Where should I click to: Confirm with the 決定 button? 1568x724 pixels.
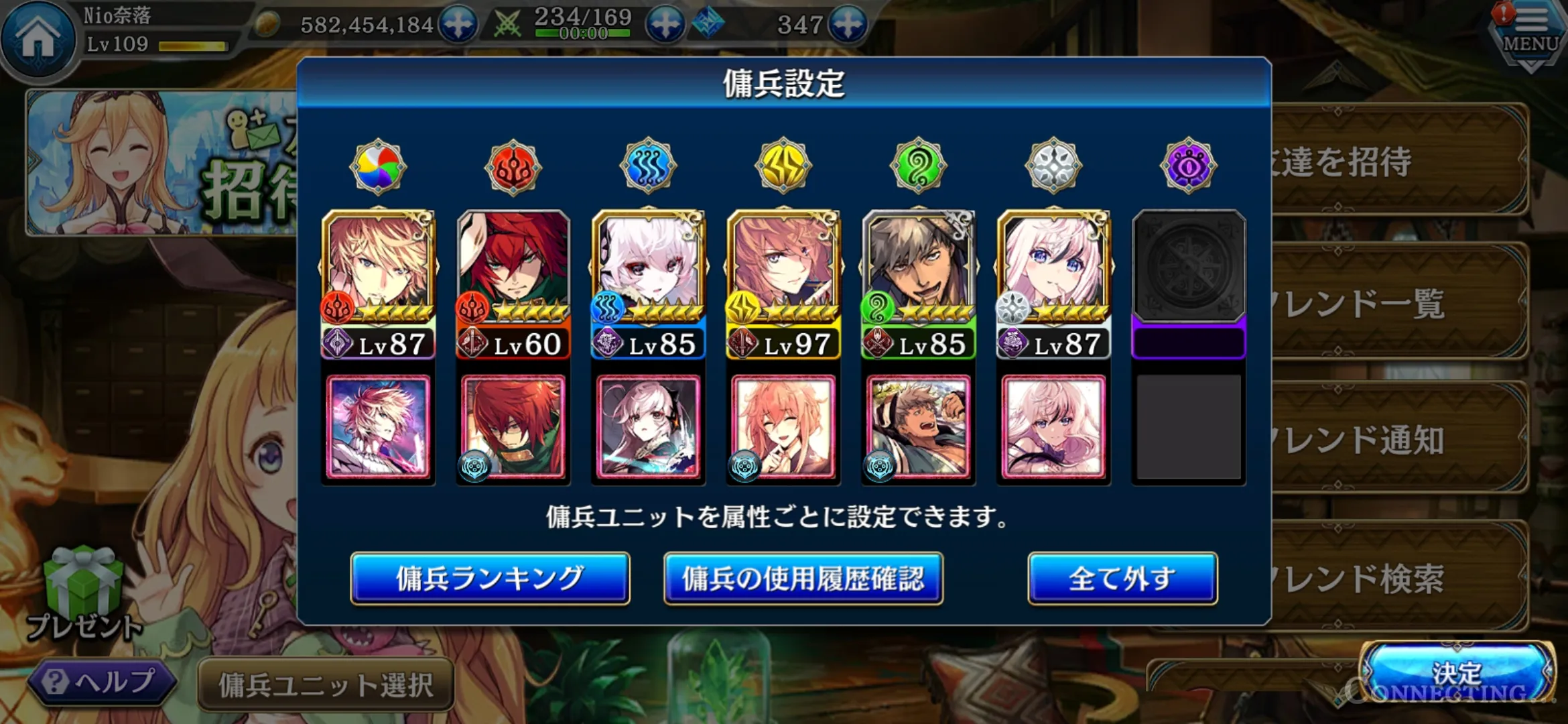click(x=1457, y=672)
